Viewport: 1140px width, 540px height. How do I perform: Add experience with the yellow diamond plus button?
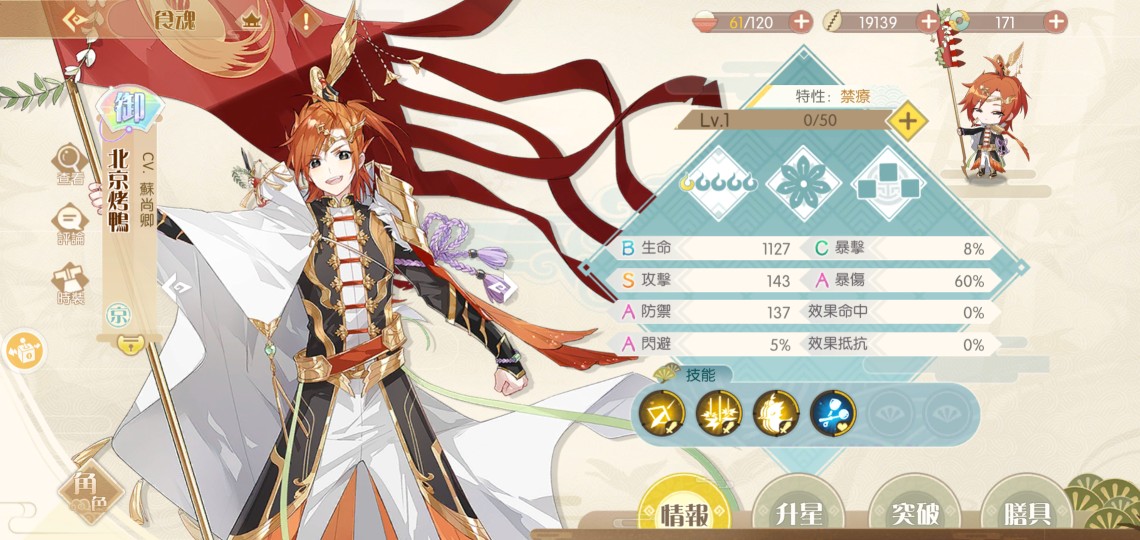(x=907, y=121)
